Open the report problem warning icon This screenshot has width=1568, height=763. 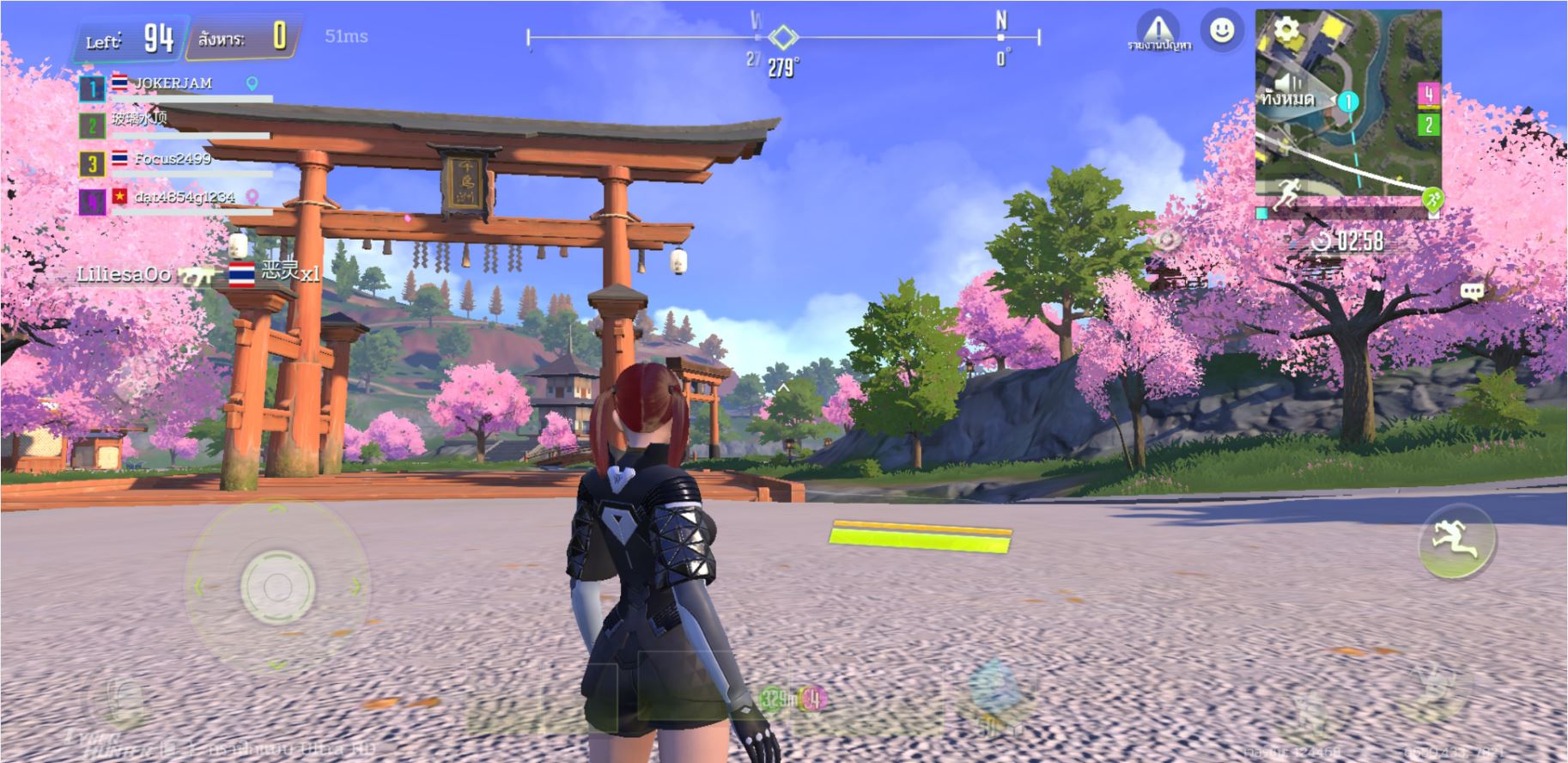(1158, 31)
